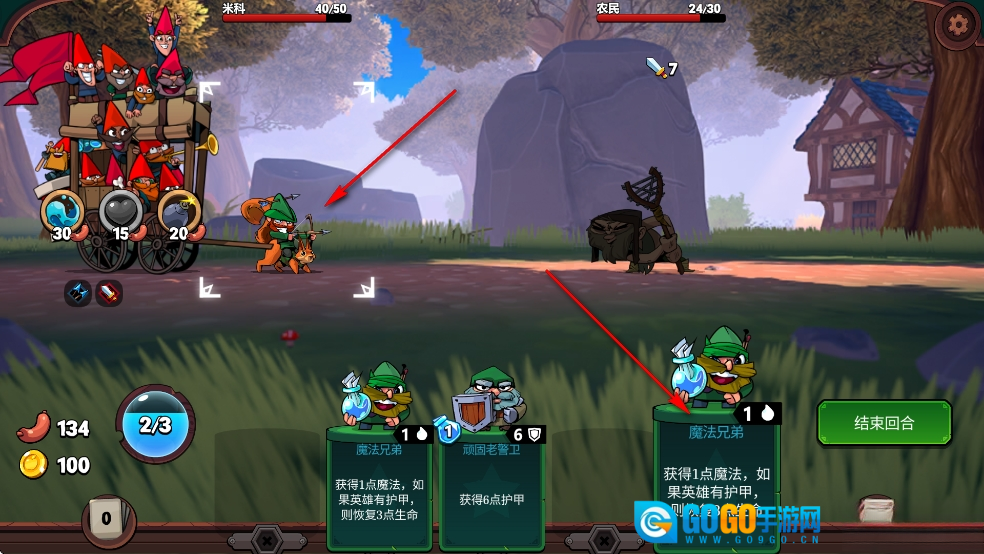
Task: Use the blue orb ability costing 30
Action: (x=62, y=210)
